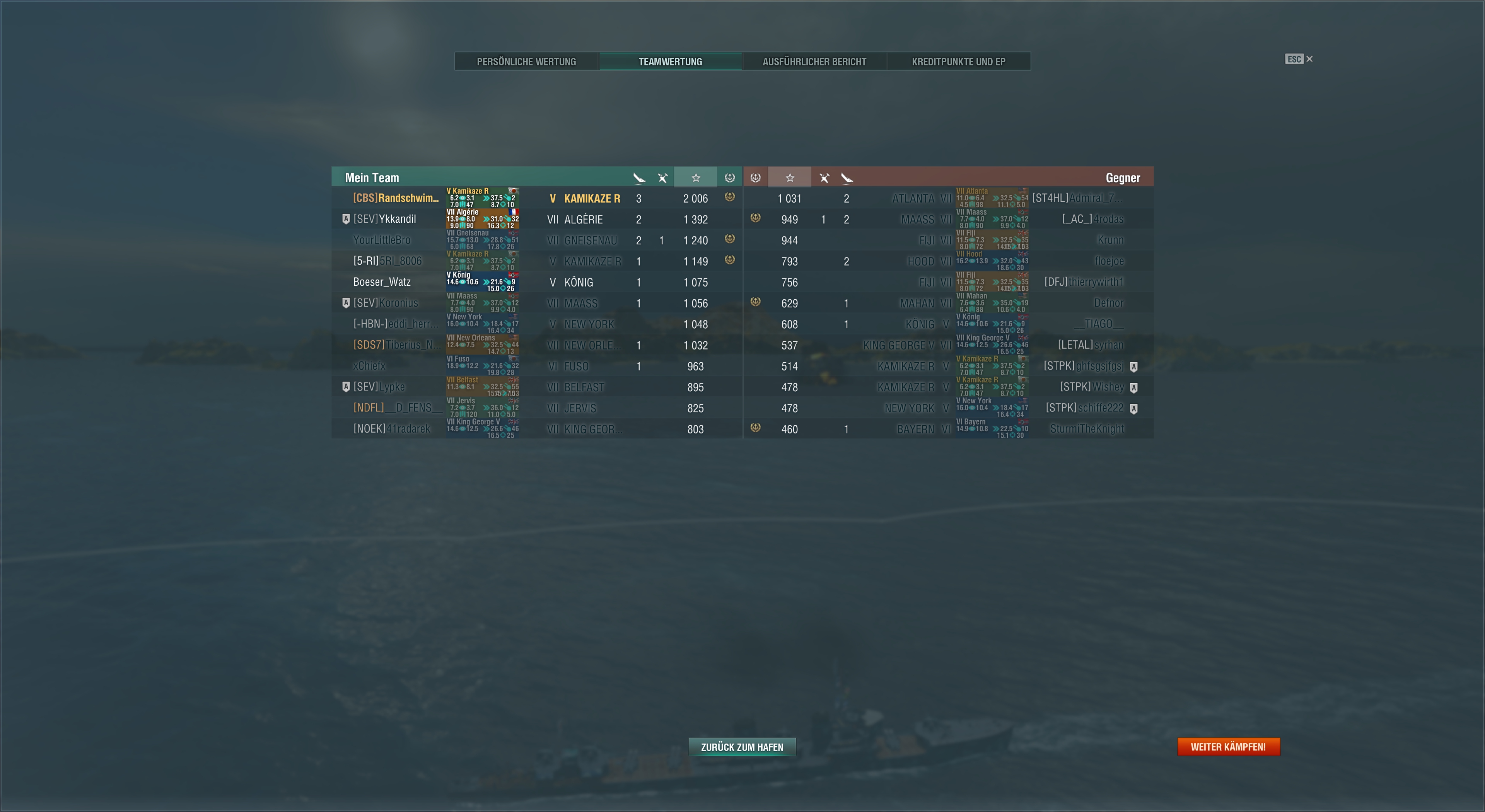Click the division A badge beside [STPK]Wishey
Image resolution: width=1485 pixels, height=812 pixels.
(x=1135, y=387)
